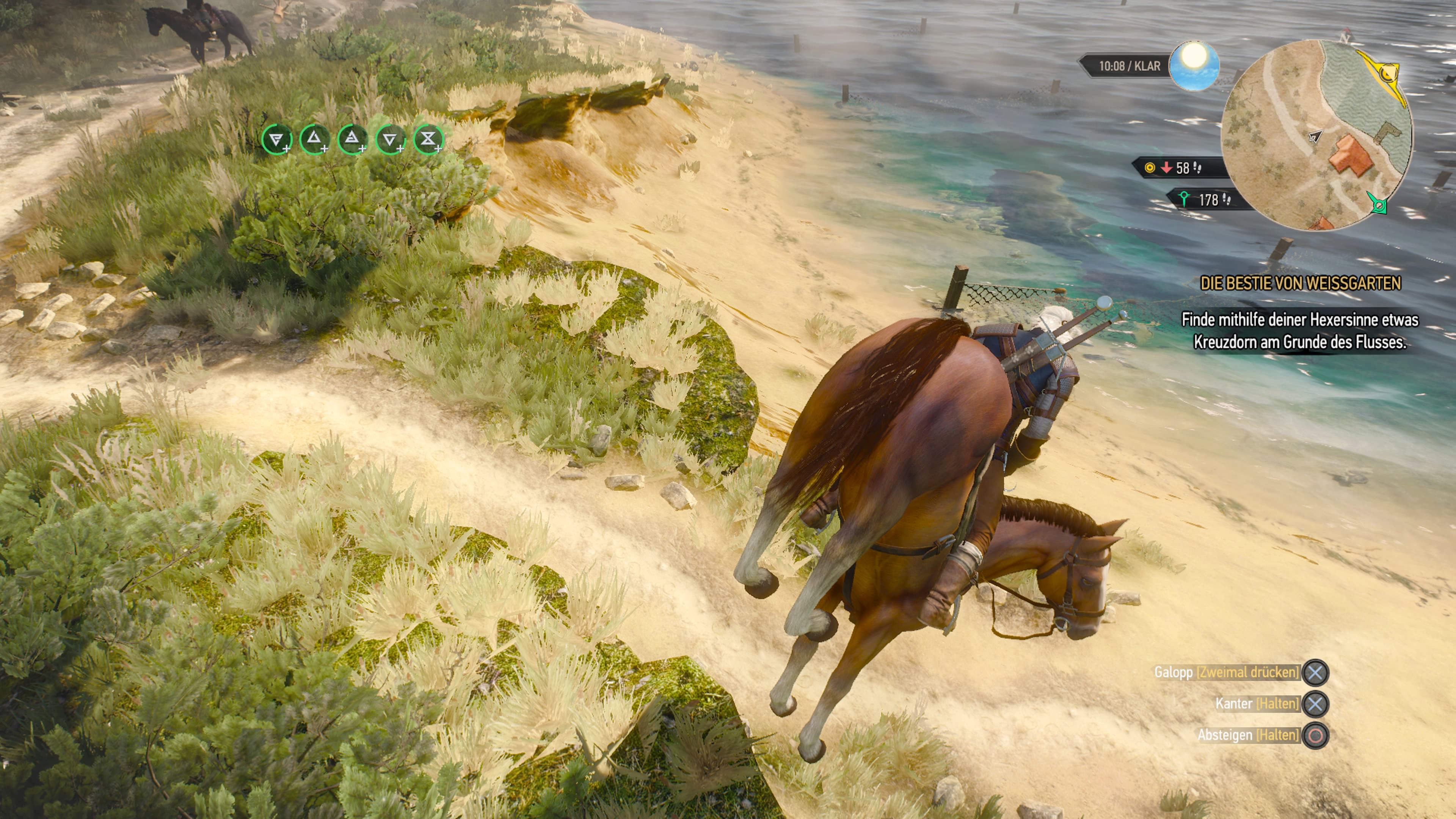Click the player arrow in the minimap center
The height and width of the screenshot is (819, 1456).
point(1316,136)
